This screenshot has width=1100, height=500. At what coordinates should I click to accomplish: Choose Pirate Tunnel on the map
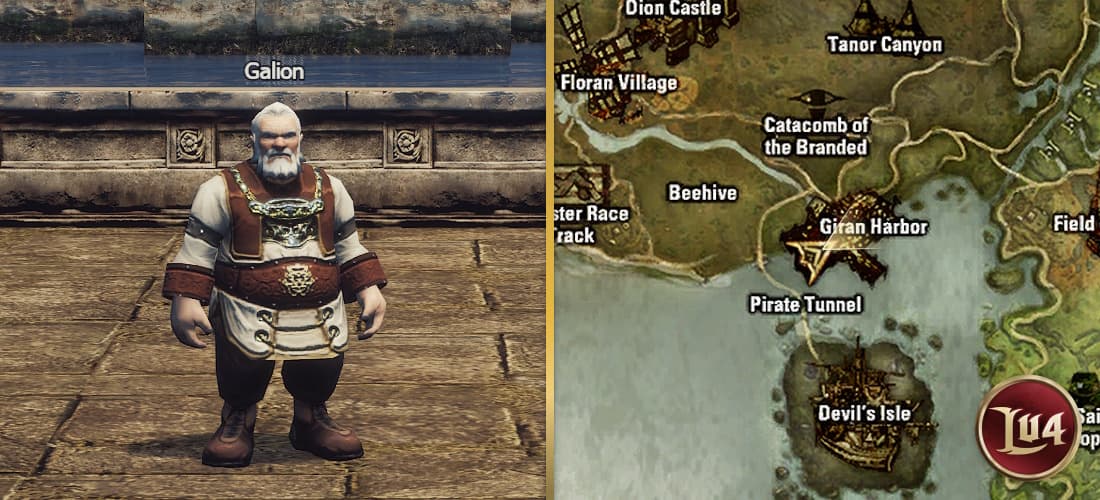coord(805,304)
